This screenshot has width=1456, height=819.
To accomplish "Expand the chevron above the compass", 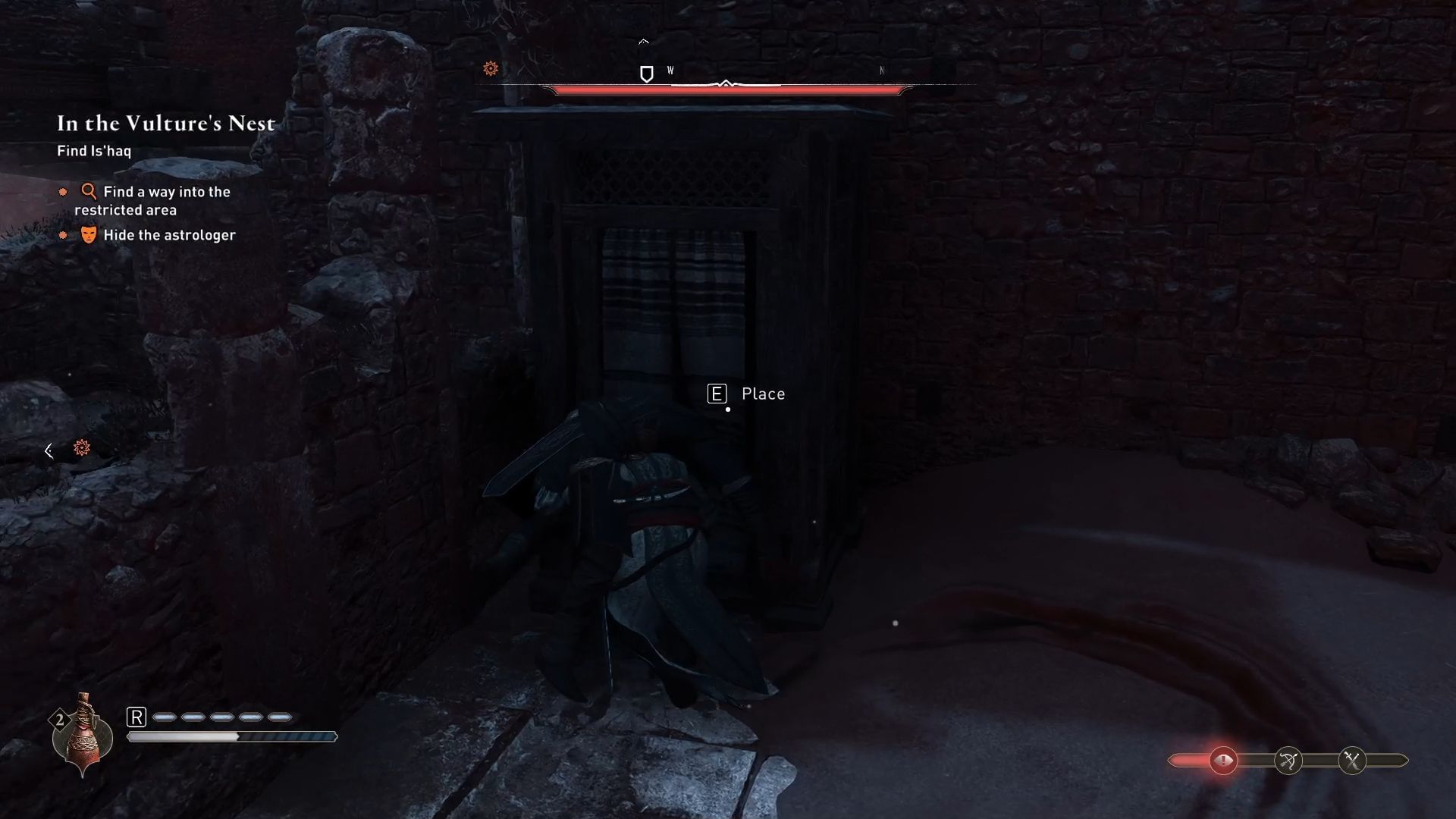I will pos(645,41).
